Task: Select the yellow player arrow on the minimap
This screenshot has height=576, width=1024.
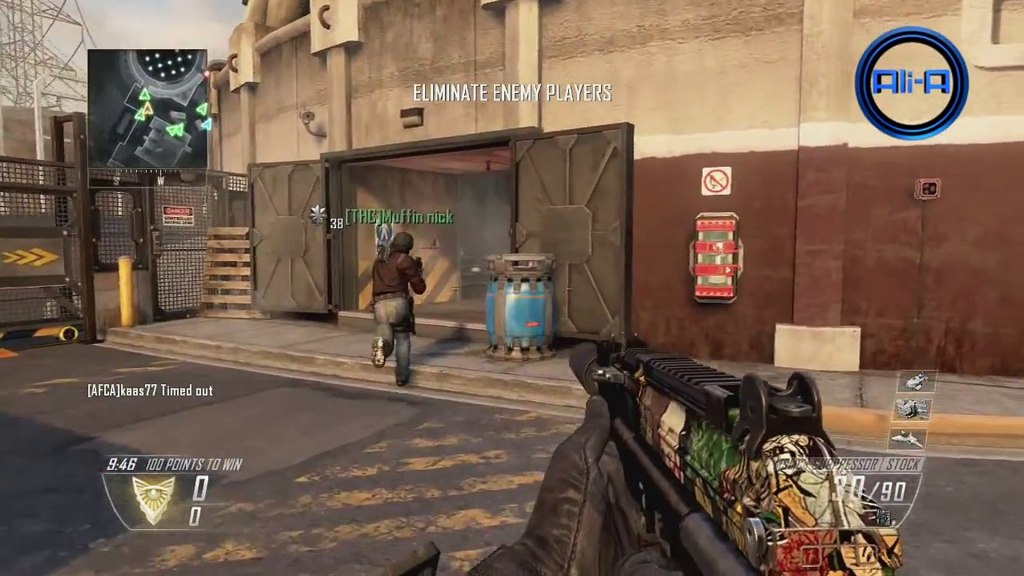Action: point(147,110)
